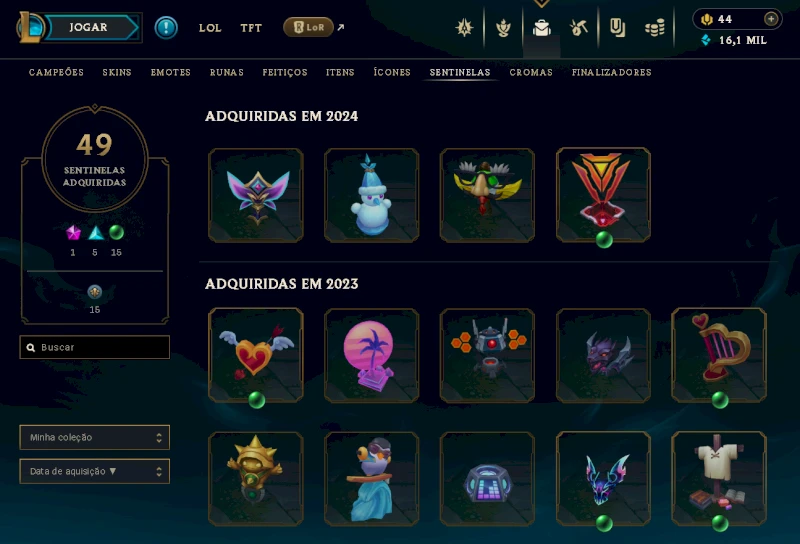This screenshot has height=544, width=800.
Task: Open the LoR external link
Action: click(x=309, y=27)
